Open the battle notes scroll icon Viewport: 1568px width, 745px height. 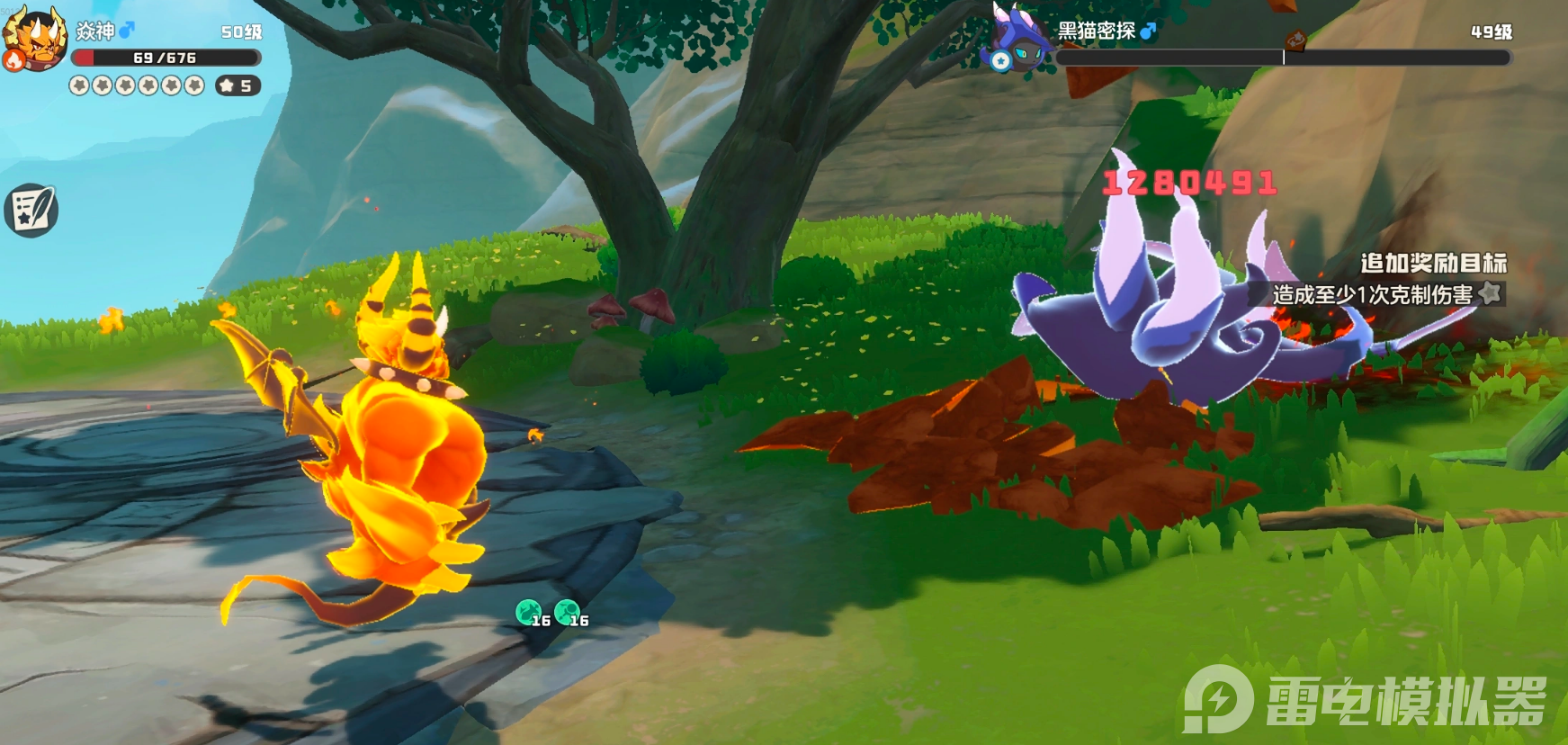click(x=31, y=211)
